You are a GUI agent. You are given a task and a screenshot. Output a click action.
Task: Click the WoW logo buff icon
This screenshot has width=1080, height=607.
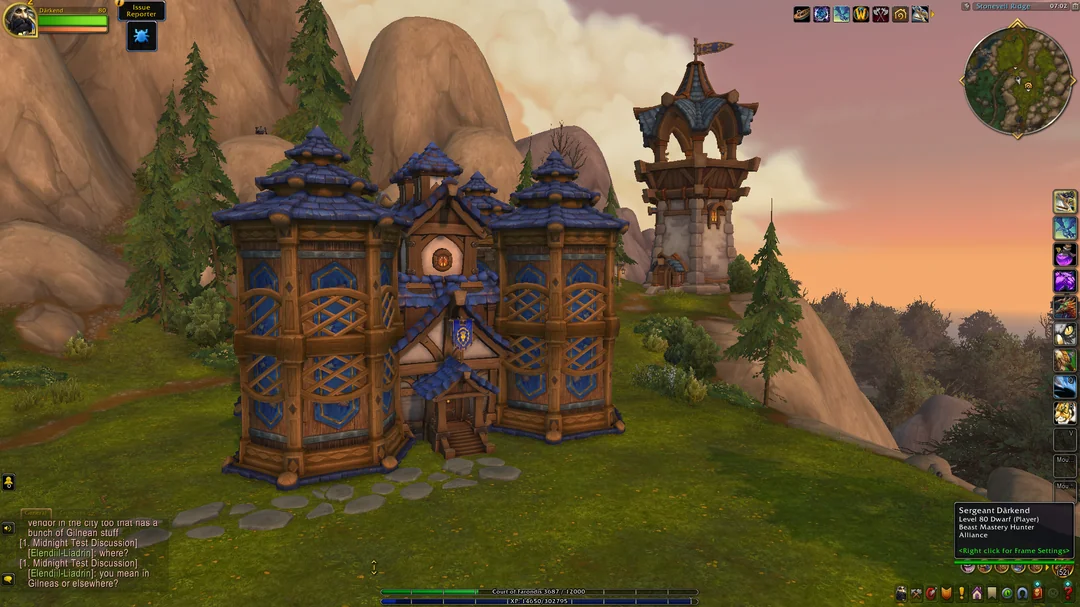point(861,14)
